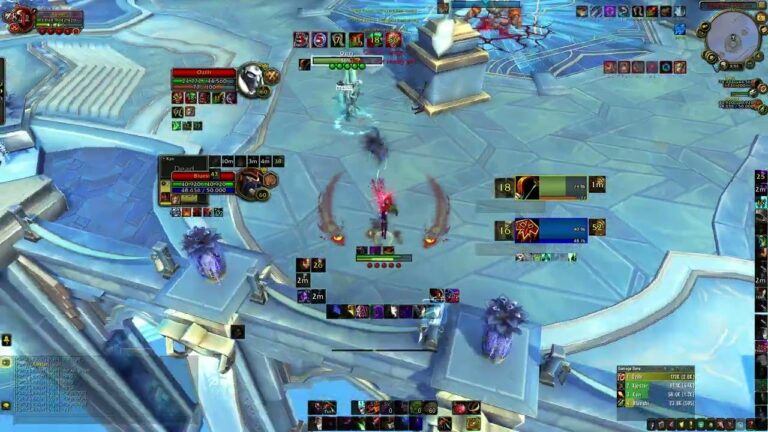This screenshot has width=768, height=432.
Task: Click the helmeted portrait beside Ozm's frame
Action: [x=250, y=79]
